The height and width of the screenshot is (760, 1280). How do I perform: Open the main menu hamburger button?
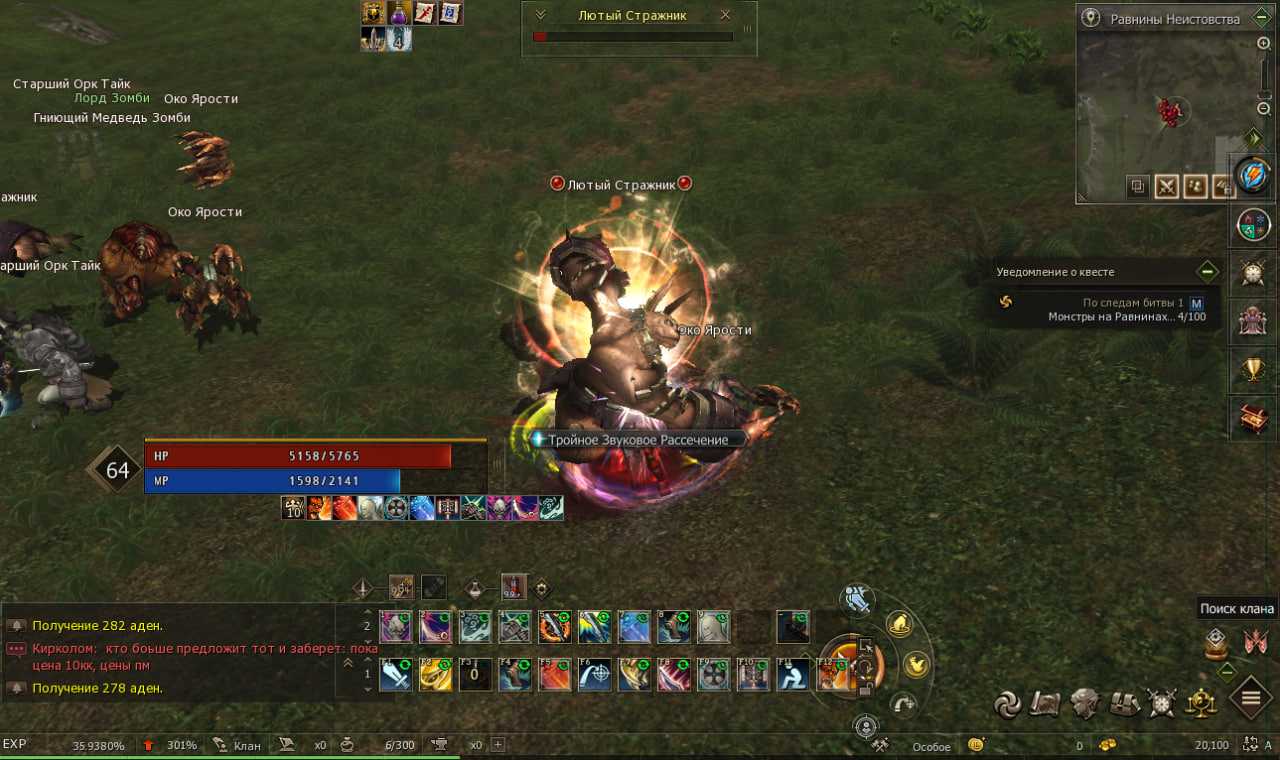1250,697
